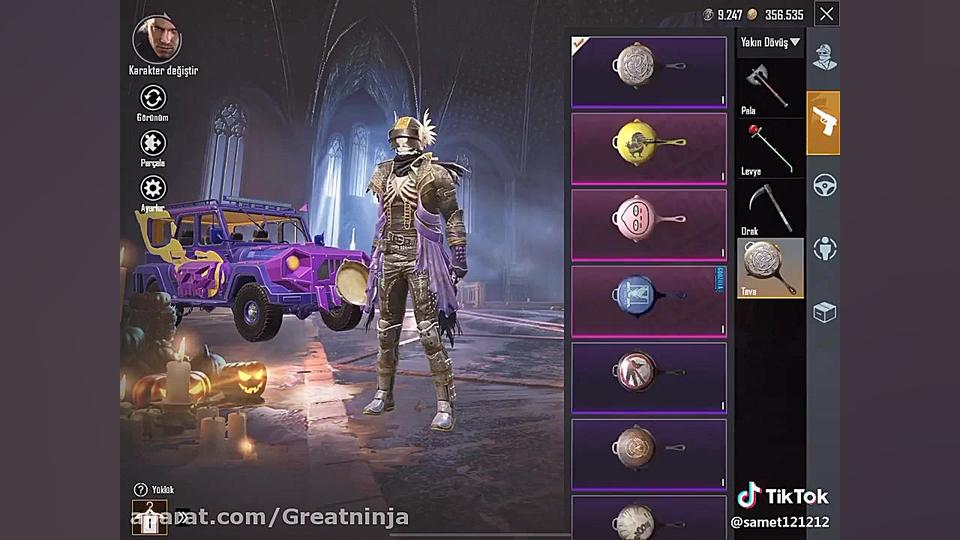The height and width of the screenshot is (540, 960).
Task: Open the Parçala dismantle option
Action: [x=153, y=143]
